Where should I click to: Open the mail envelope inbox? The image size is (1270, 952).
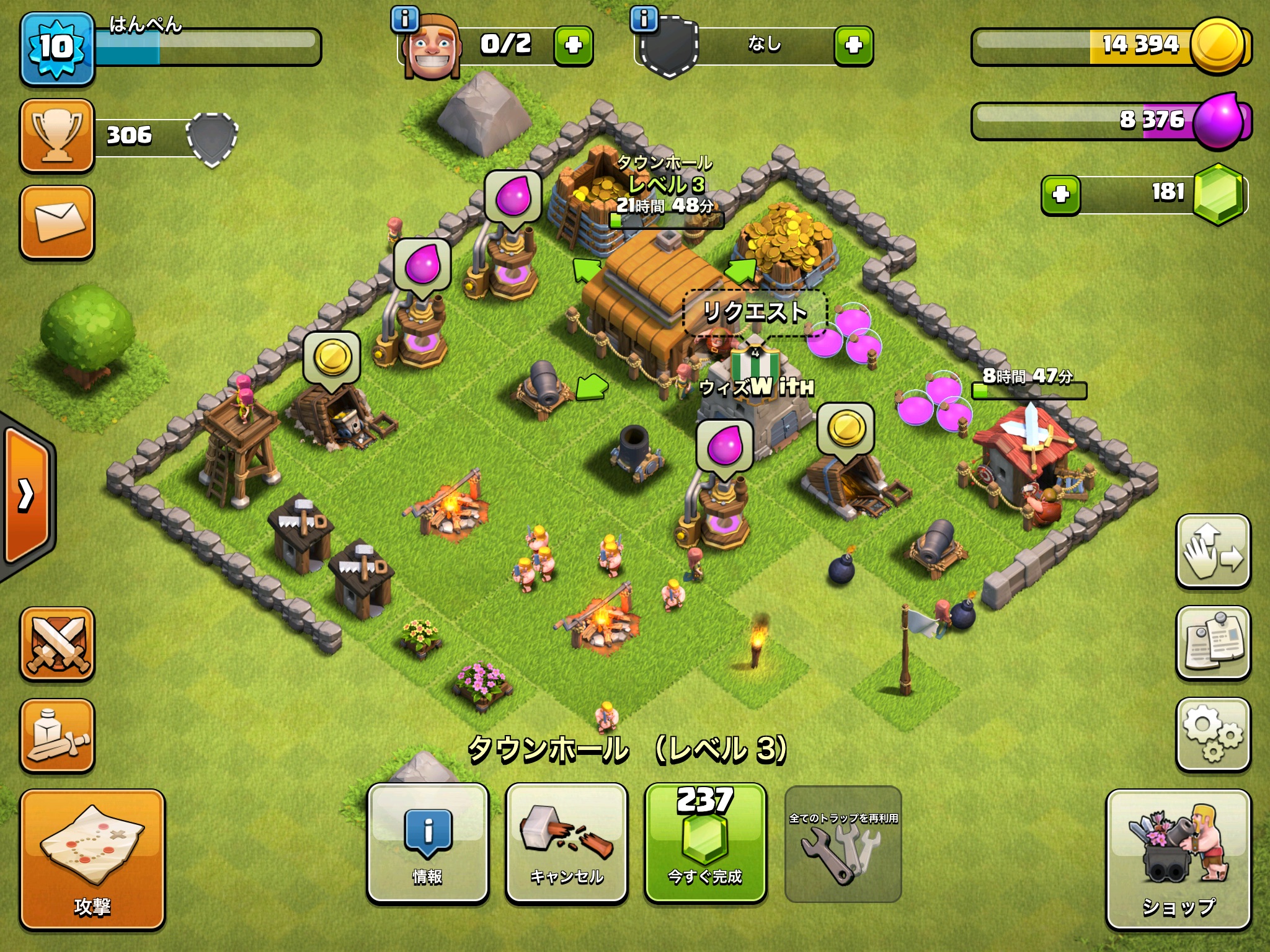[x=57, y=222]
